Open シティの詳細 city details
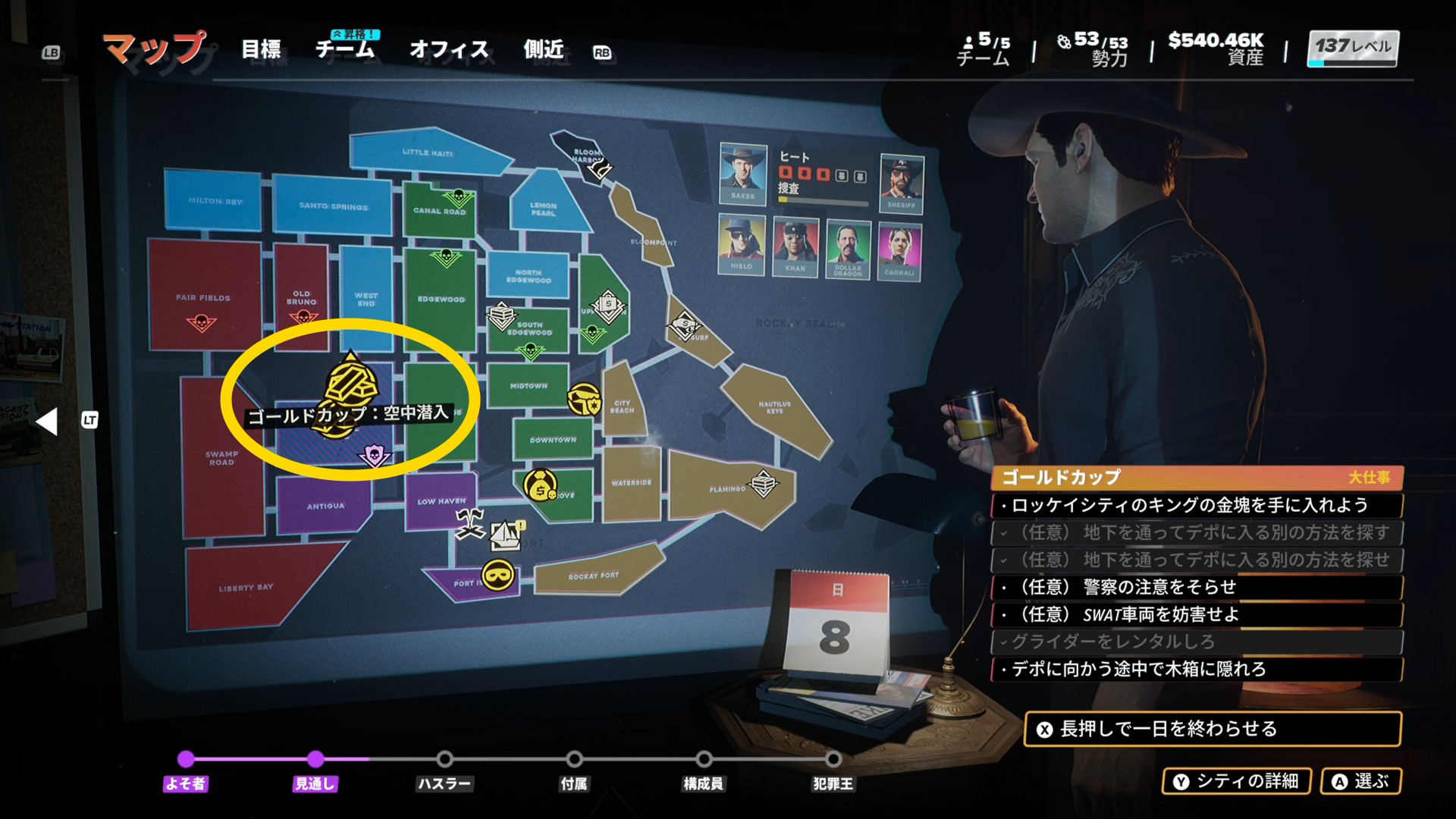 point(1236,781)
